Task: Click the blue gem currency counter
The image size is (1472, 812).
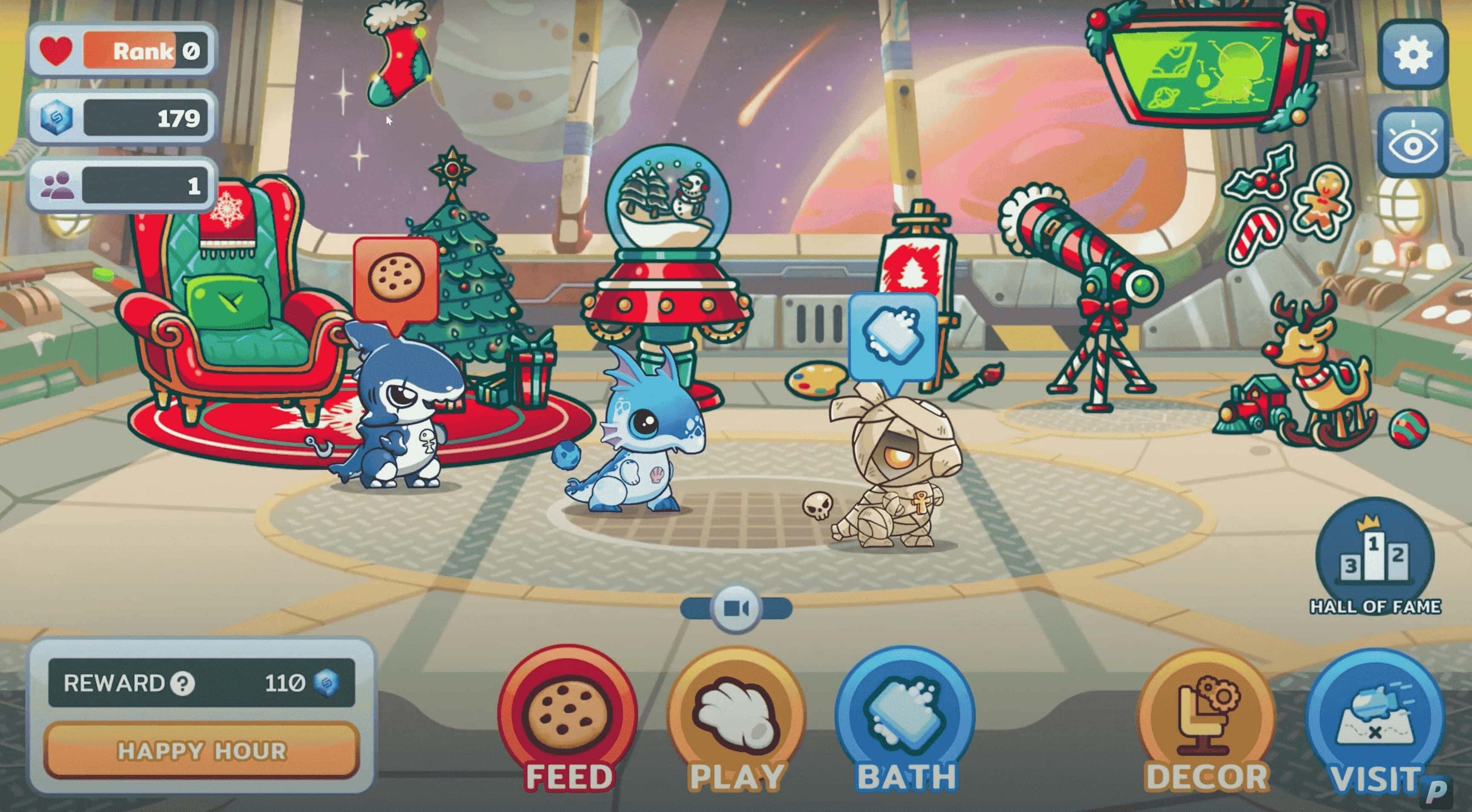Action: pos(122,118)
